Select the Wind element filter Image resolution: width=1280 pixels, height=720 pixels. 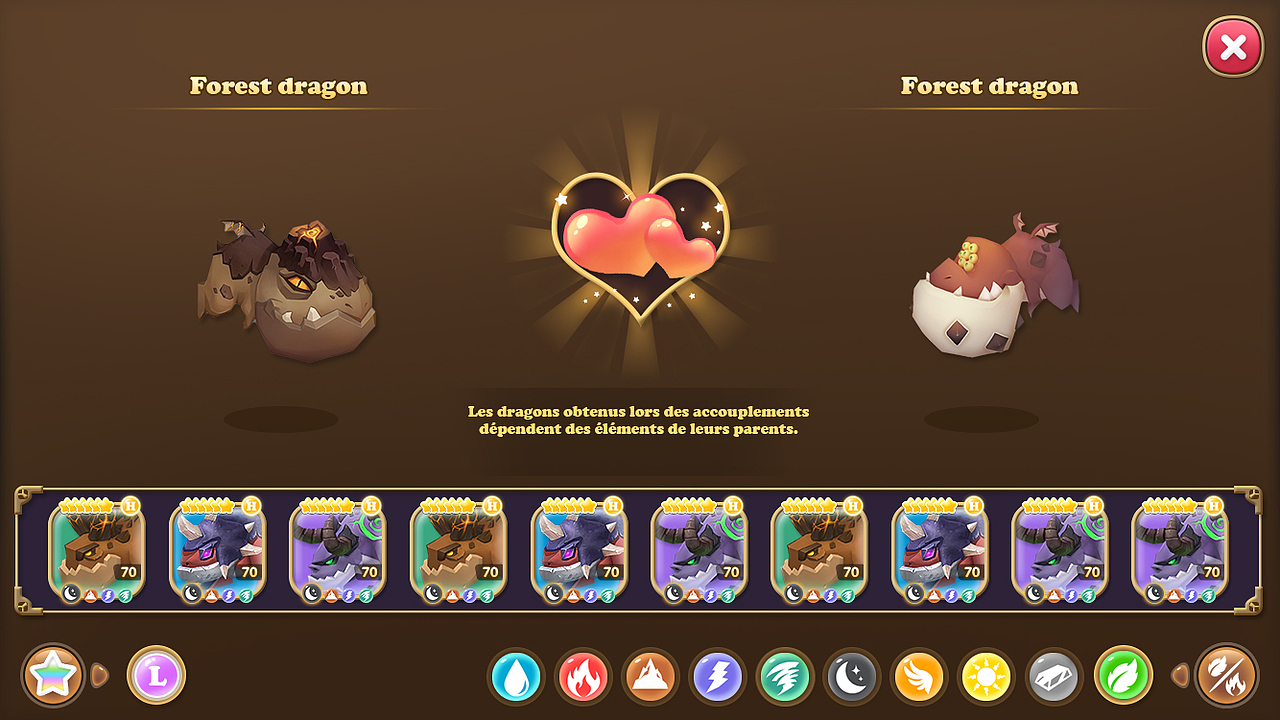pos(785,676)
